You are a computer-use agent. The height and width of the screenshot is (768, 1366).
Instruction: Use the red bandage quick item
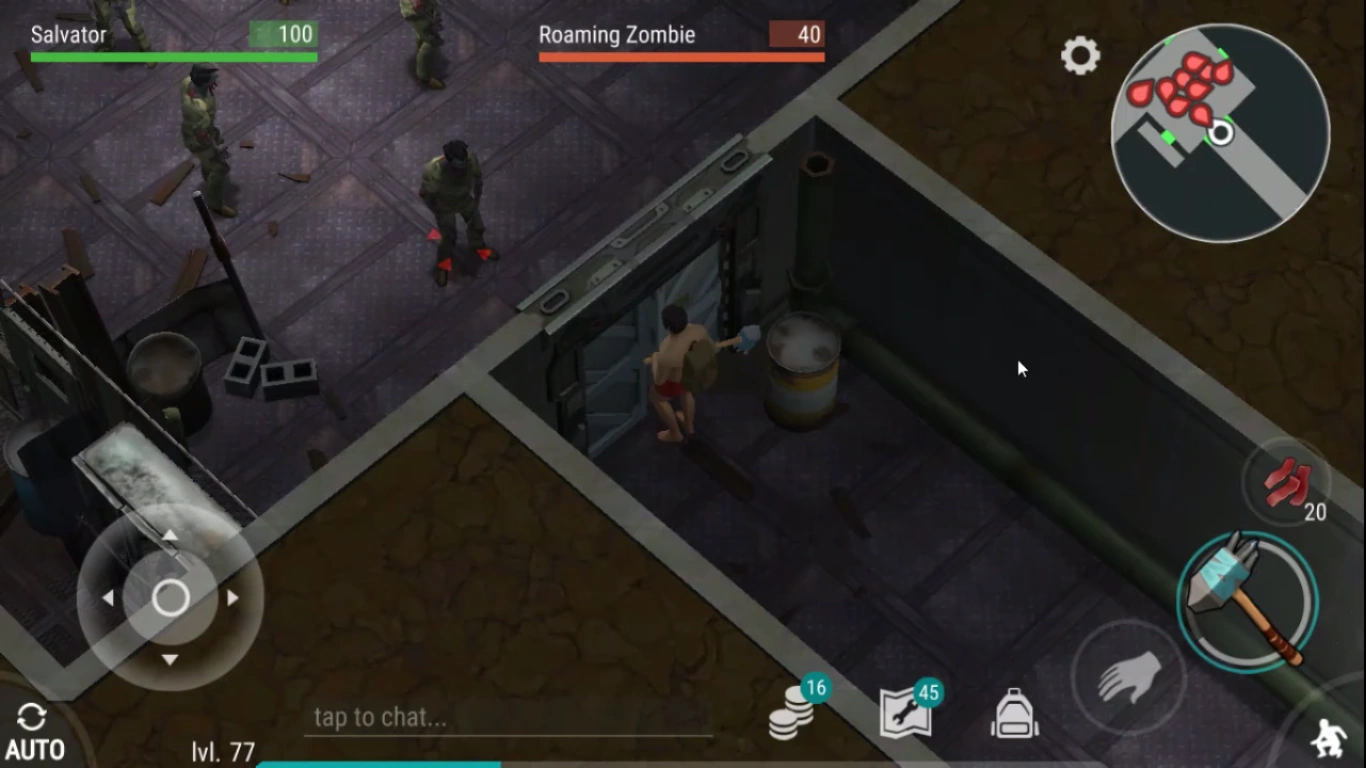[1285, 484]
